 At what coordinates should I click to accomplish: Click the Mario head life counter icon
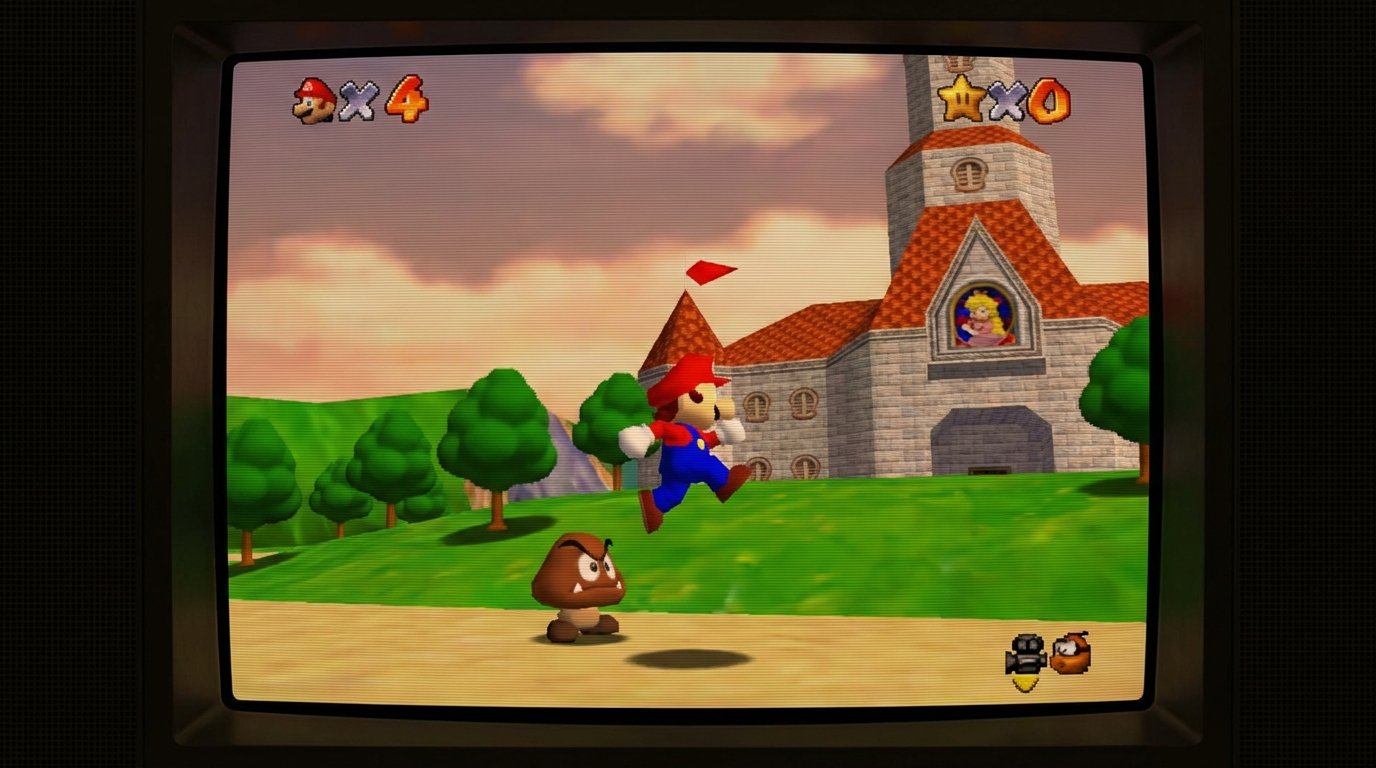pyautogui.click(x=315, y=99)
